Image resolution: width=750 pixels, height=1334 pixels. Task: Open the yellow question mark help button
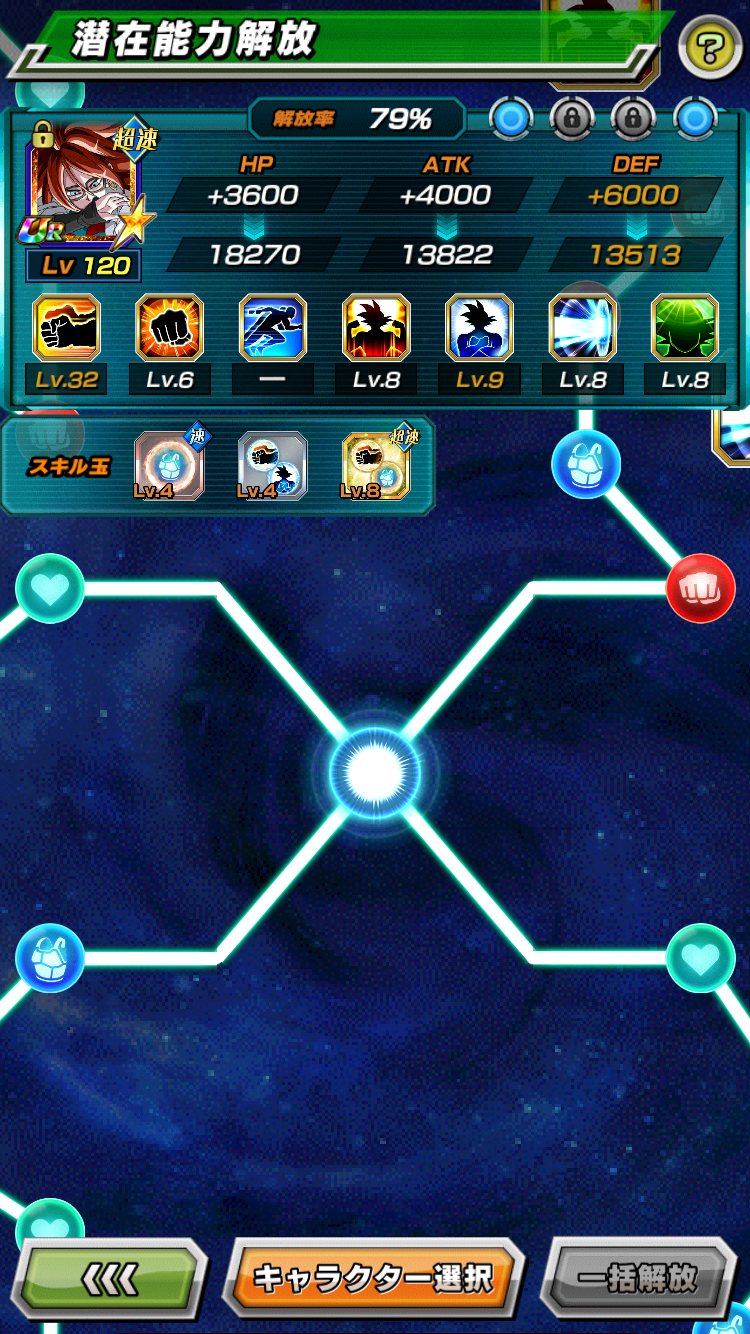[710, 45]
